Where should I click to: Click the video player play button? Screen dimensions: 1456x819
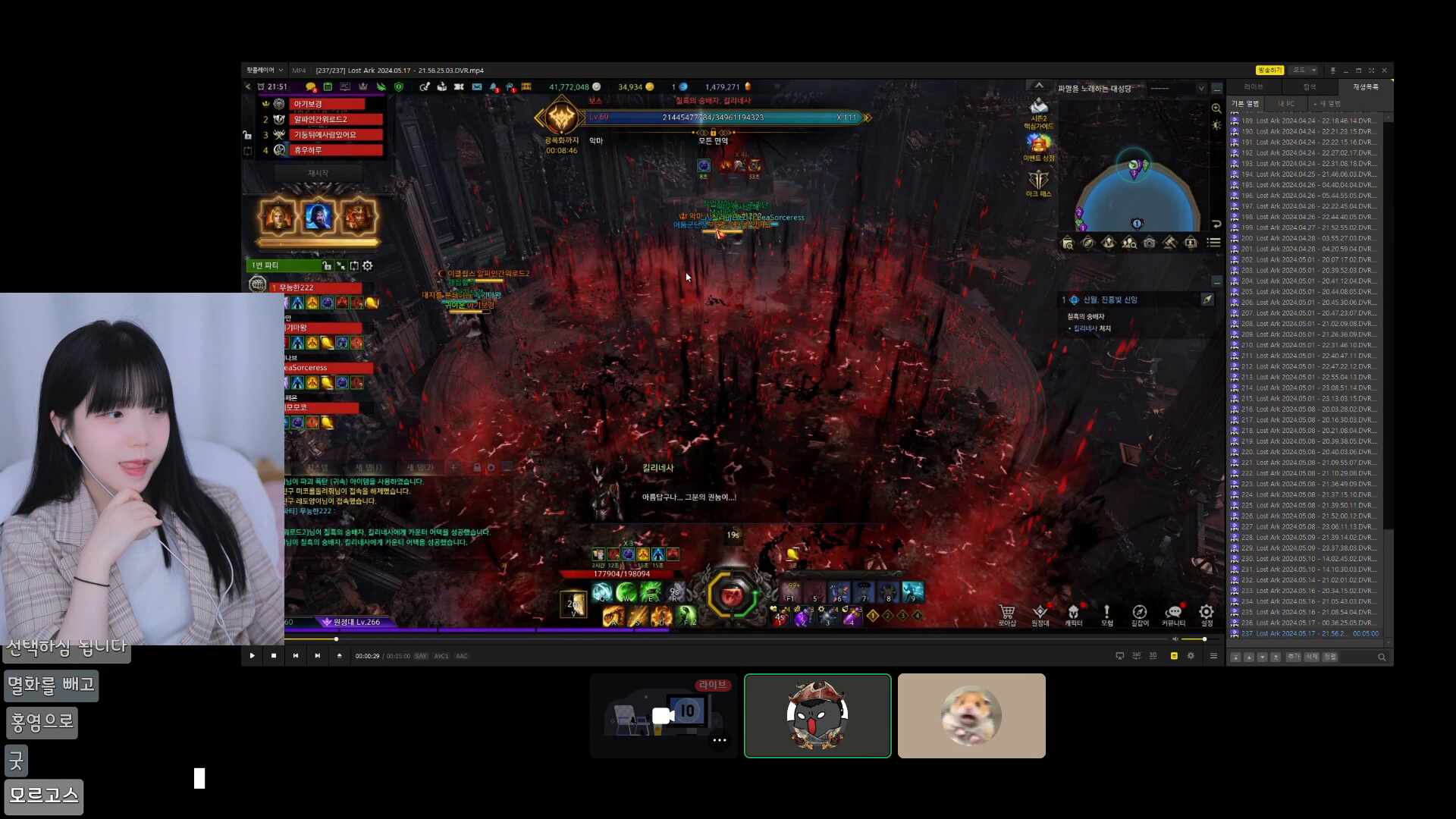coord(252,656)
